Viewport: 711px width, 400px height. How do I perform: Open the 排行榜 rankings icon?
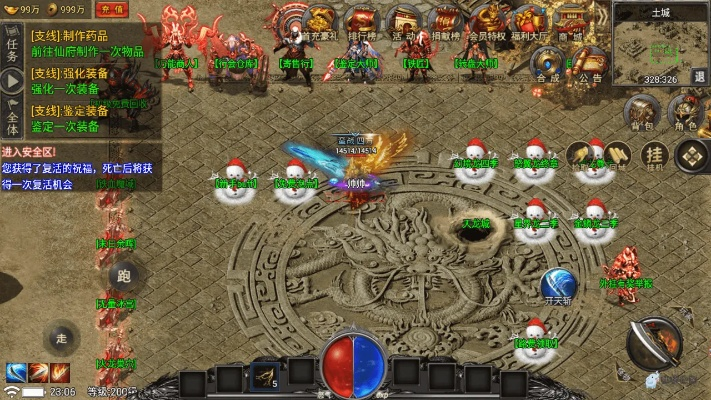coord(361,24)
